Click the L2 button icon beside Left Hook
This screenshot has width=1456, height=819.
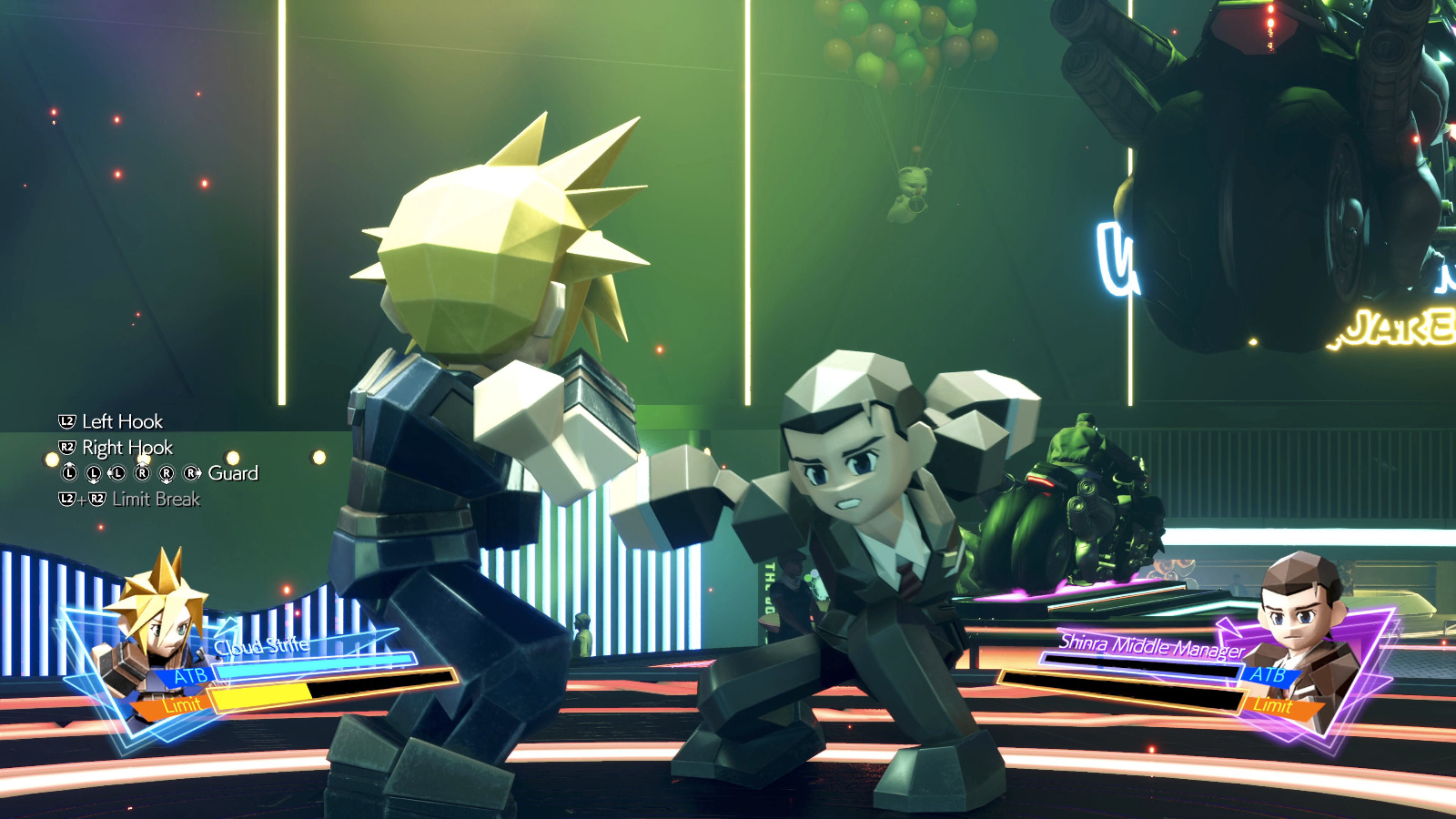pyautogui.click(x=67, y=420)
